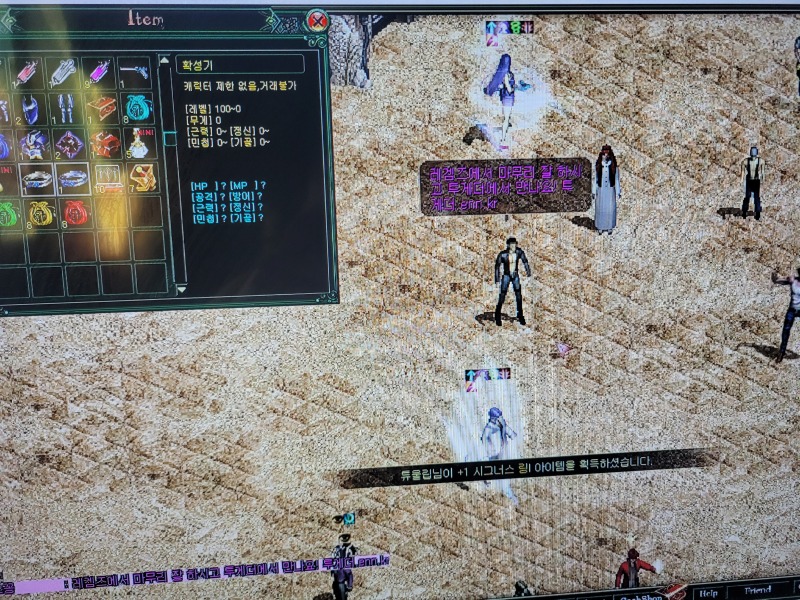Close the Item window
The height and width of the screenshot is (600, 800).
click(x=317, y=20)
